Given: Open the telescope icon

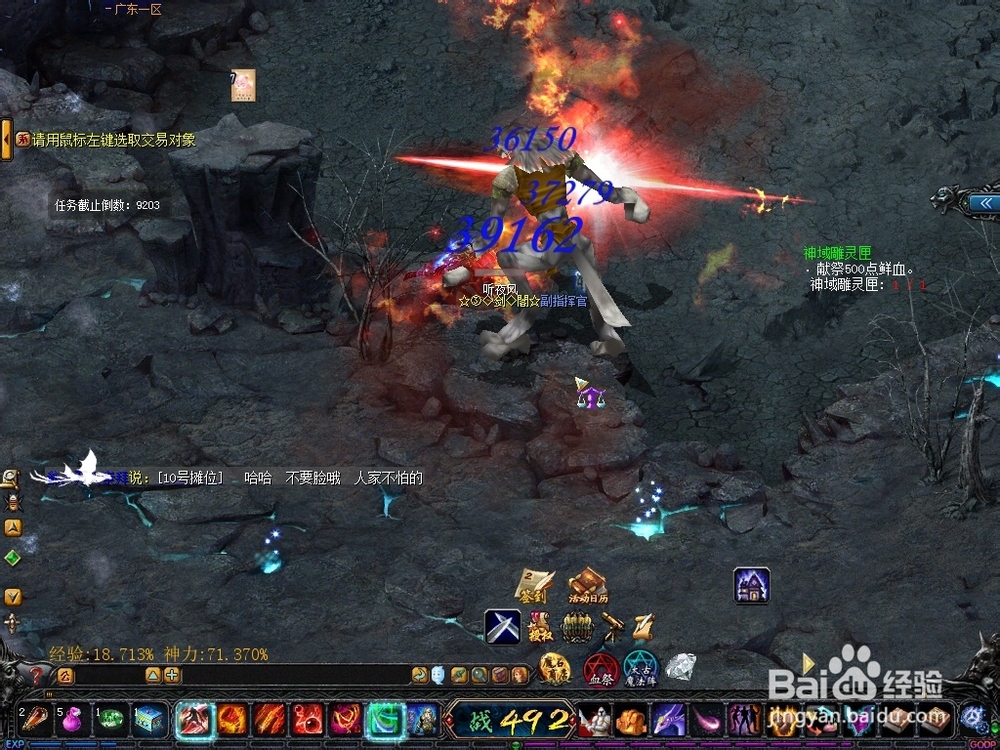Looking at the screenshot, I should 613,627.
